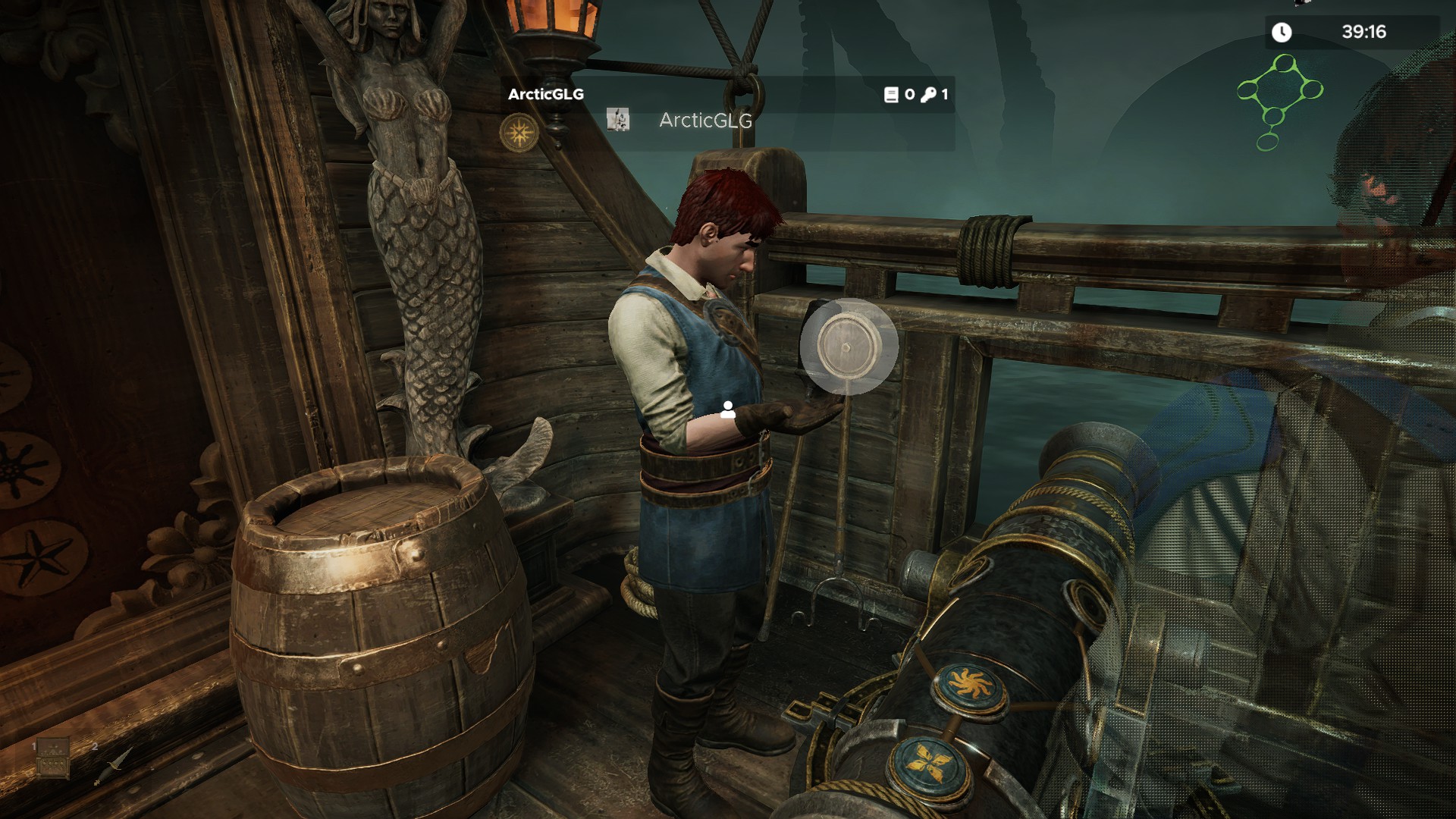The image size is (1456, 819).
Task: Select the ornate box in inventory slot 1
Action: point(53,758)
